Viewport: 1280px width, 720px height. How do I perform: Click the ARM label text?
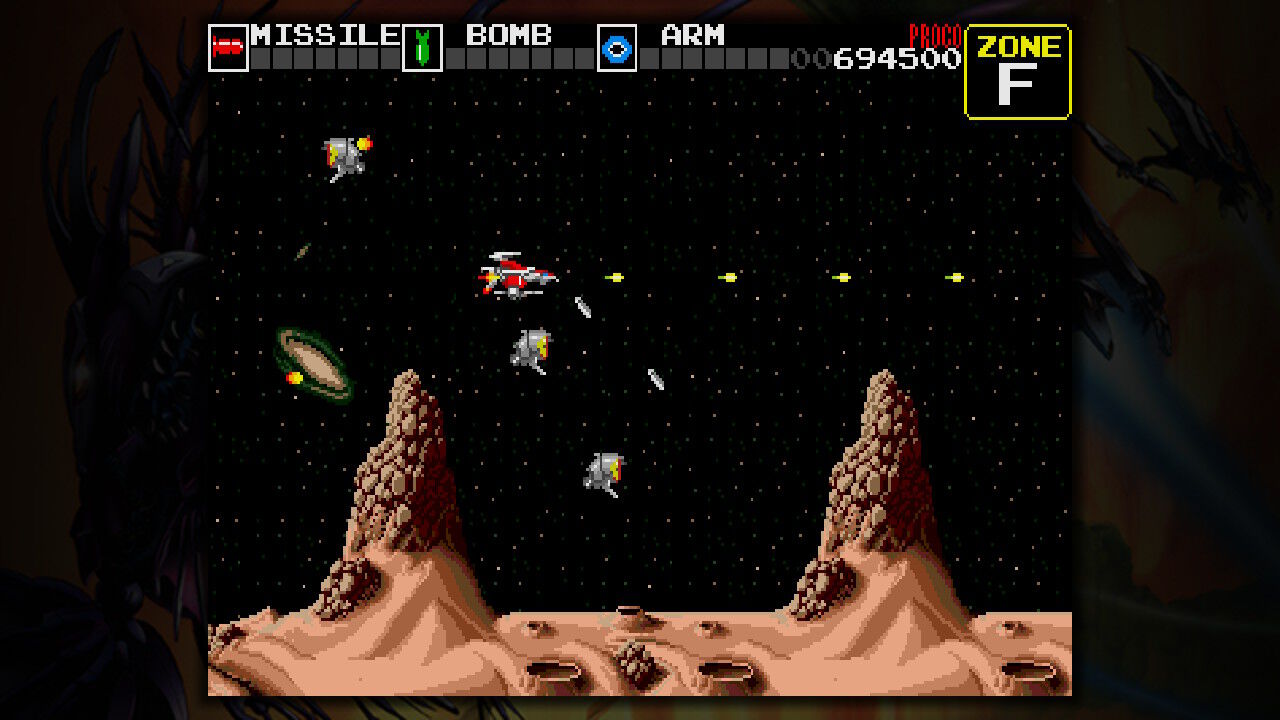(x=691, y=34)
